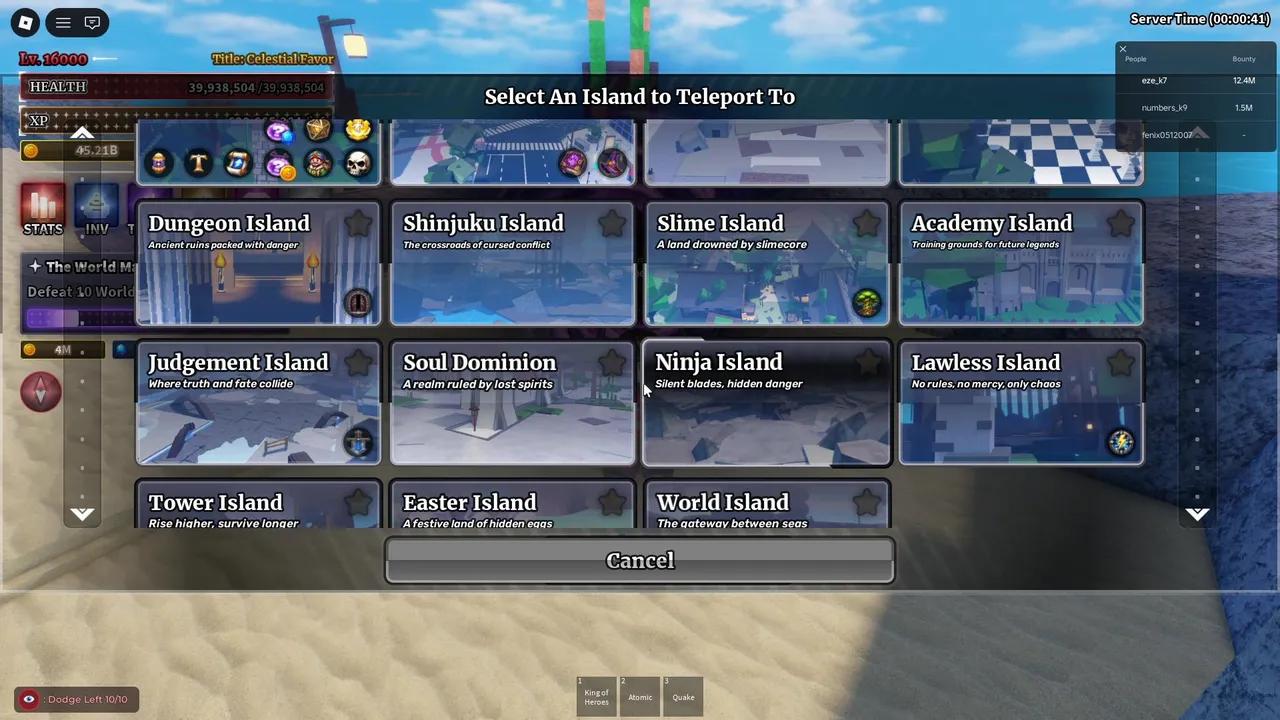Open the Roblox chat window

(92, 22)
